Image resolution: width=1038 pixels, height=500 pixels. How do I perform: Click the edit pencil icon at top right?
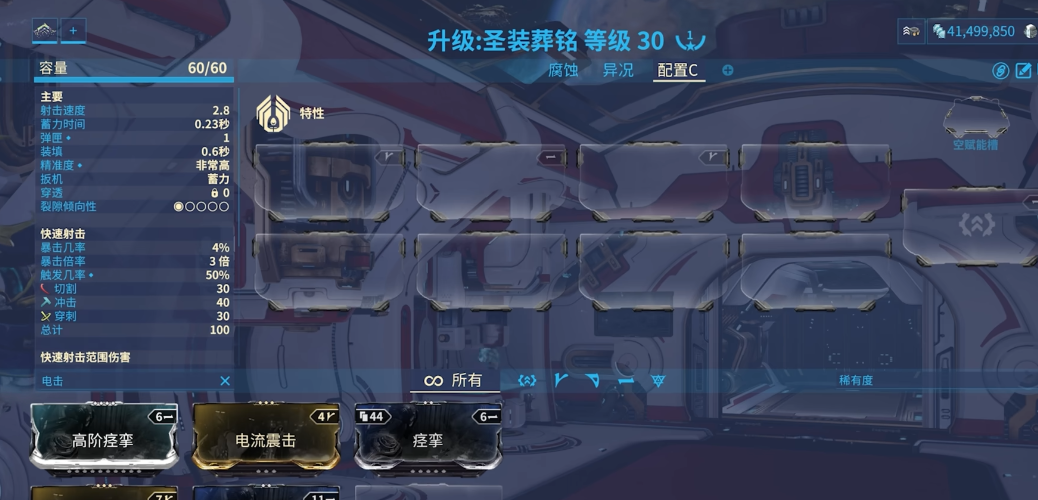pos(1024,70)
